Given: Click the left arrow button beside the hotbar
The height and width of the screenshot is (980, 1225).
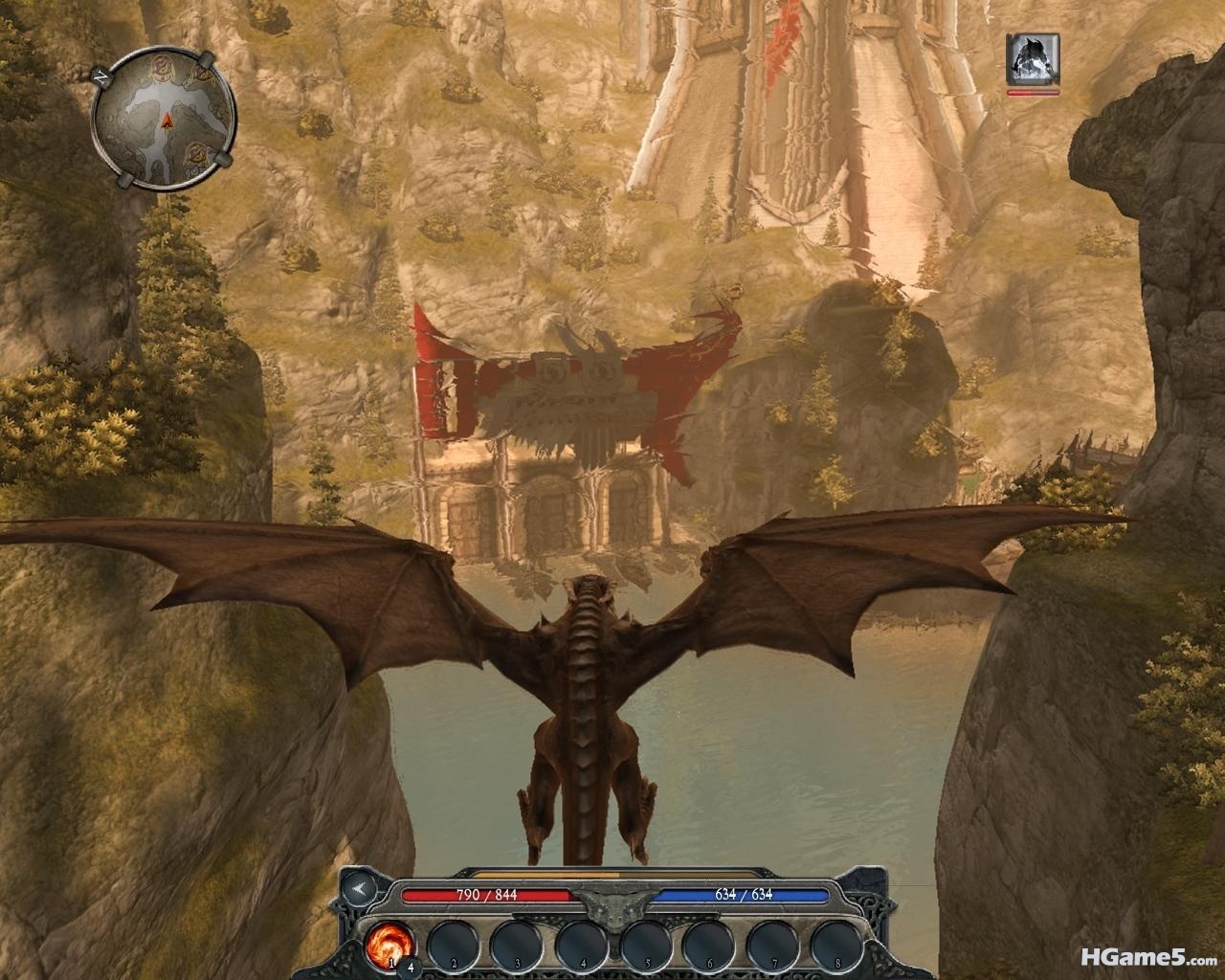Looking at the screenshot, I should point(358,888).
